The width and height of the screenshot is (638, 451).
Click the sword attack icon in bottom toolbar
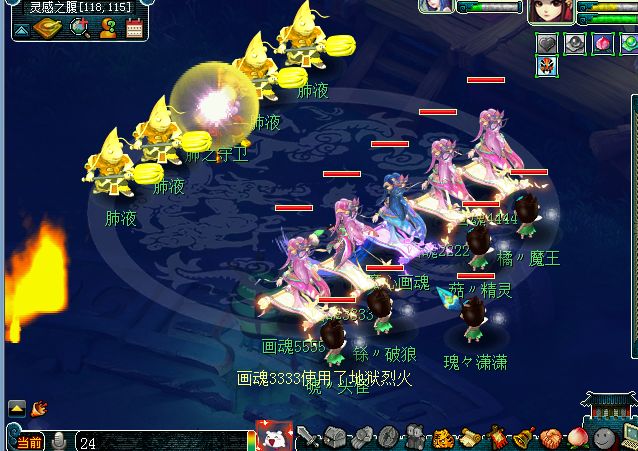pos(310,437)
